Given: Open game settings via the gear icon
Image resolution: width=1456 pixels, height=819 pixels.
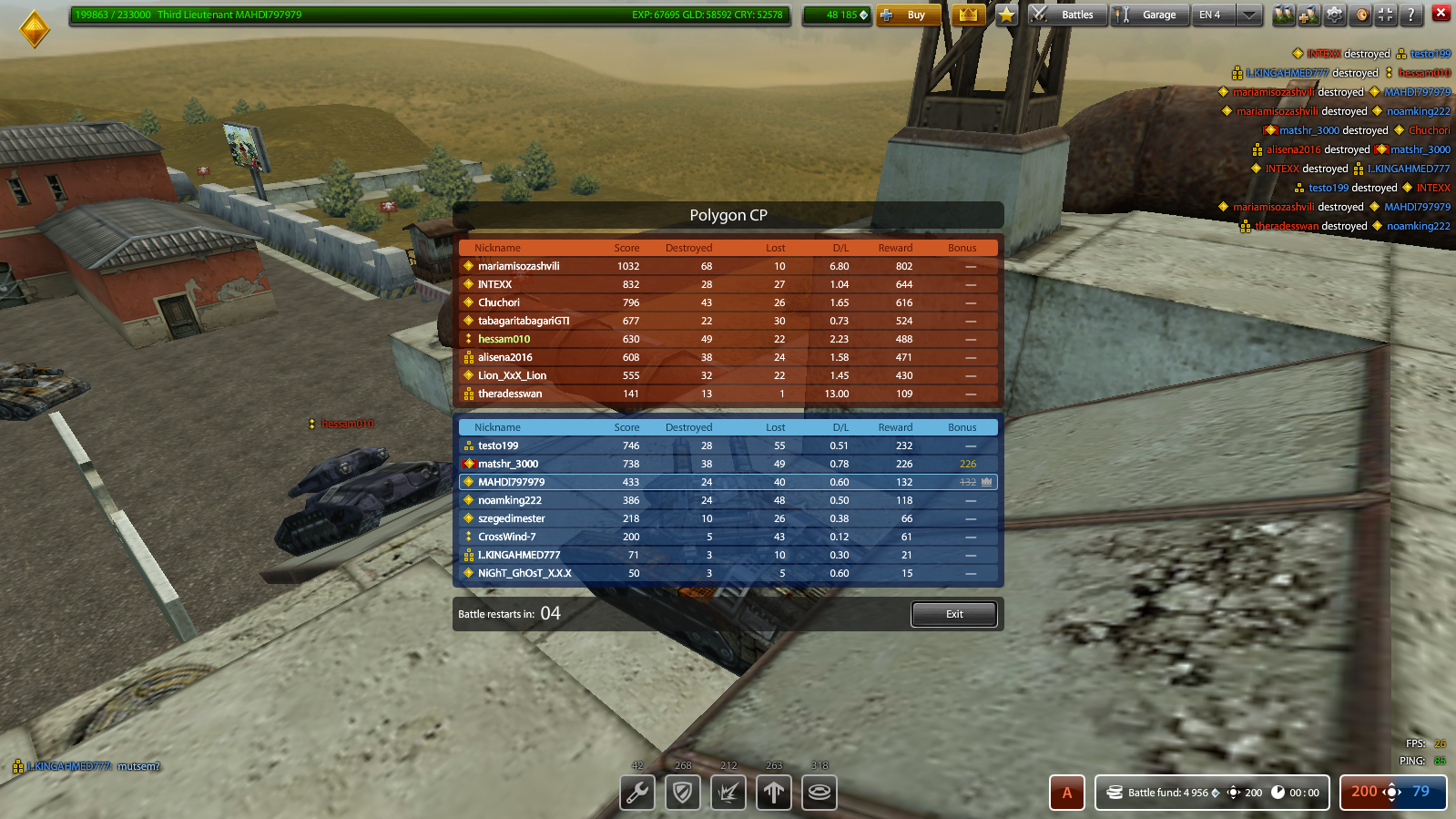Looking at the screenshot, I should point(1332,14).
